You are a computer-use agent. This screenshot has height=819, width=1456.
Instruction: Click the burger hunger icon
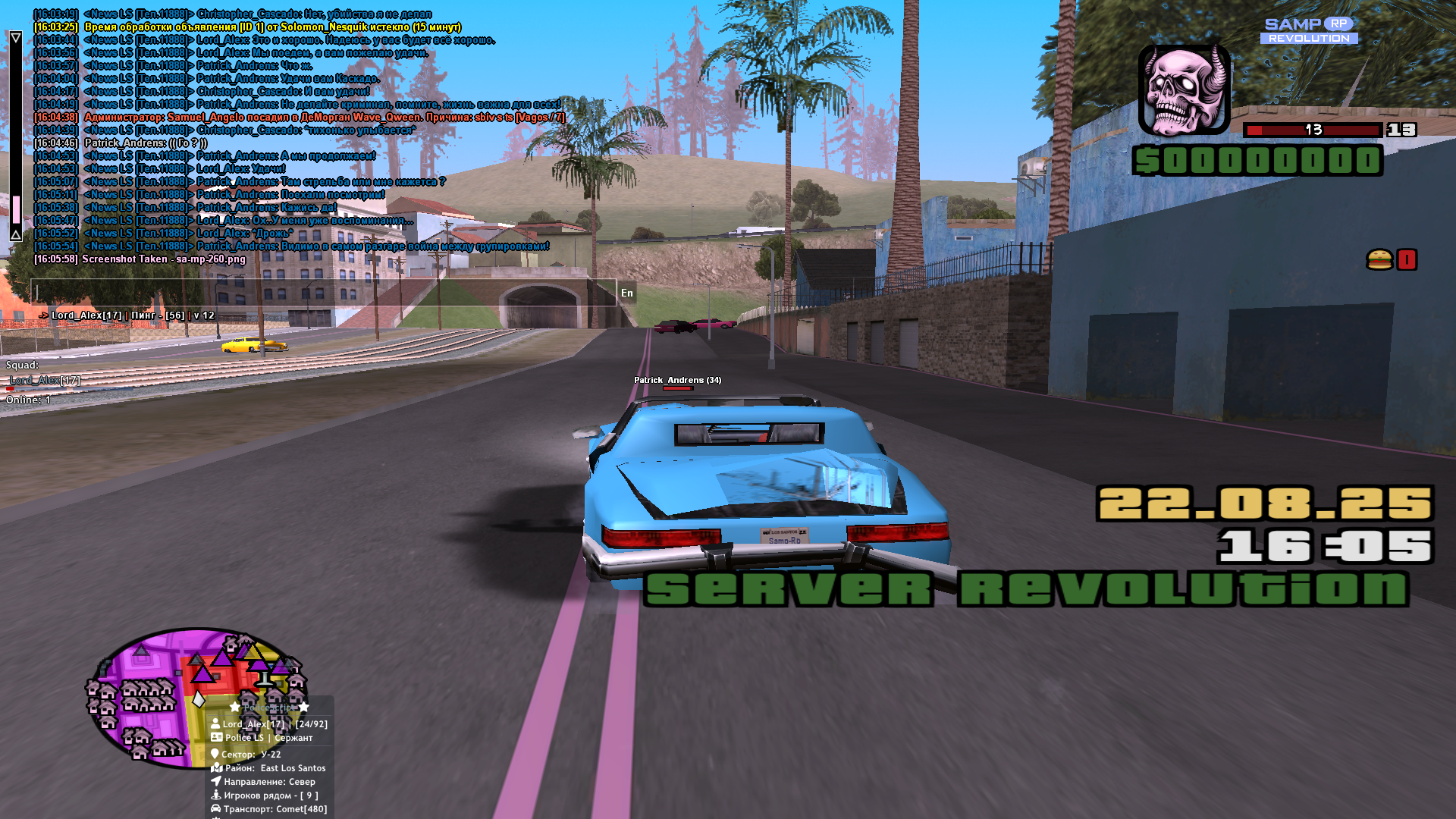pos(1379,259)
